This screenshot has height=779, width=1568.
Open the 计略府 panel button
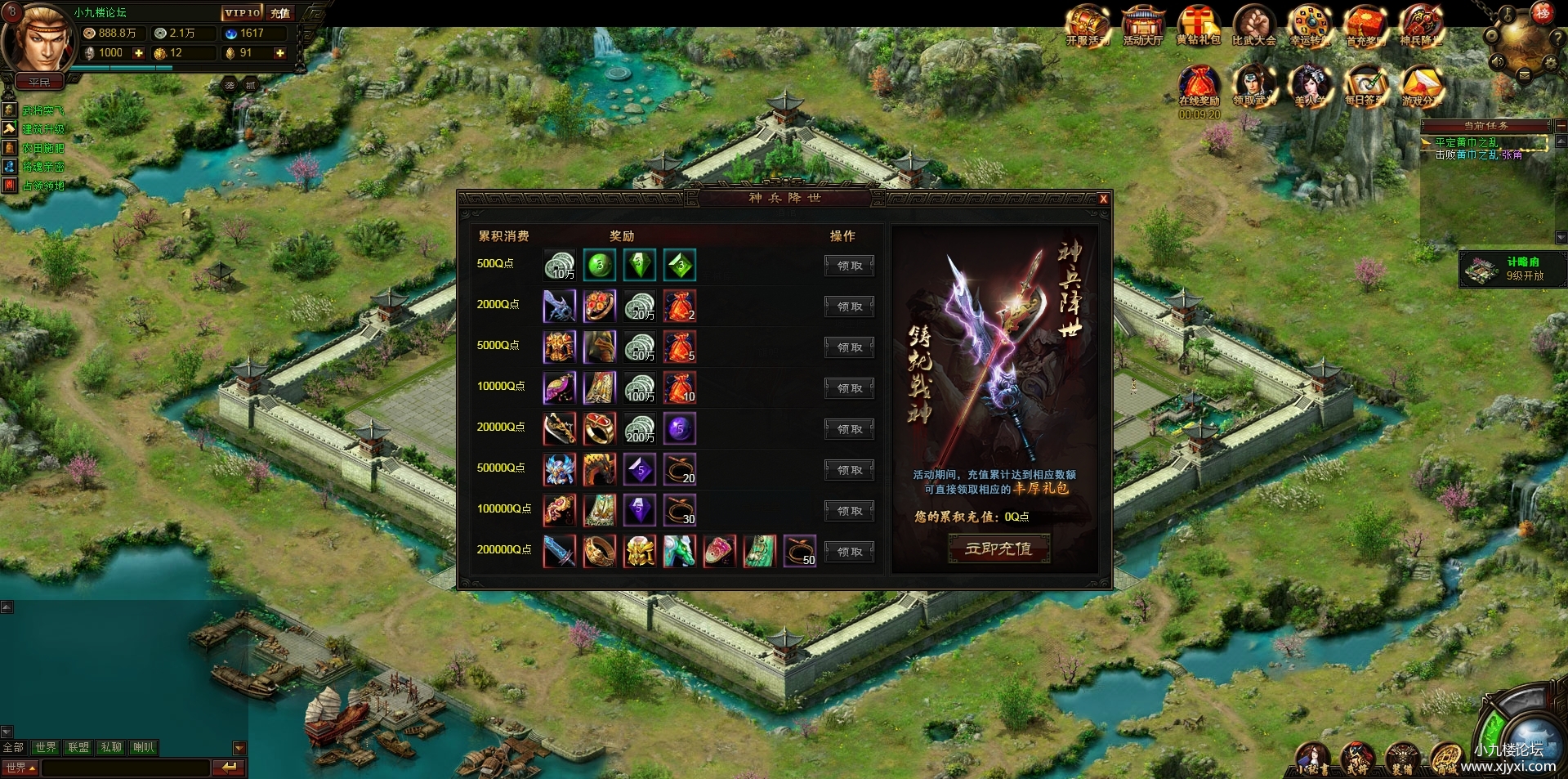pyautogui.click(x=1512, y=269)
